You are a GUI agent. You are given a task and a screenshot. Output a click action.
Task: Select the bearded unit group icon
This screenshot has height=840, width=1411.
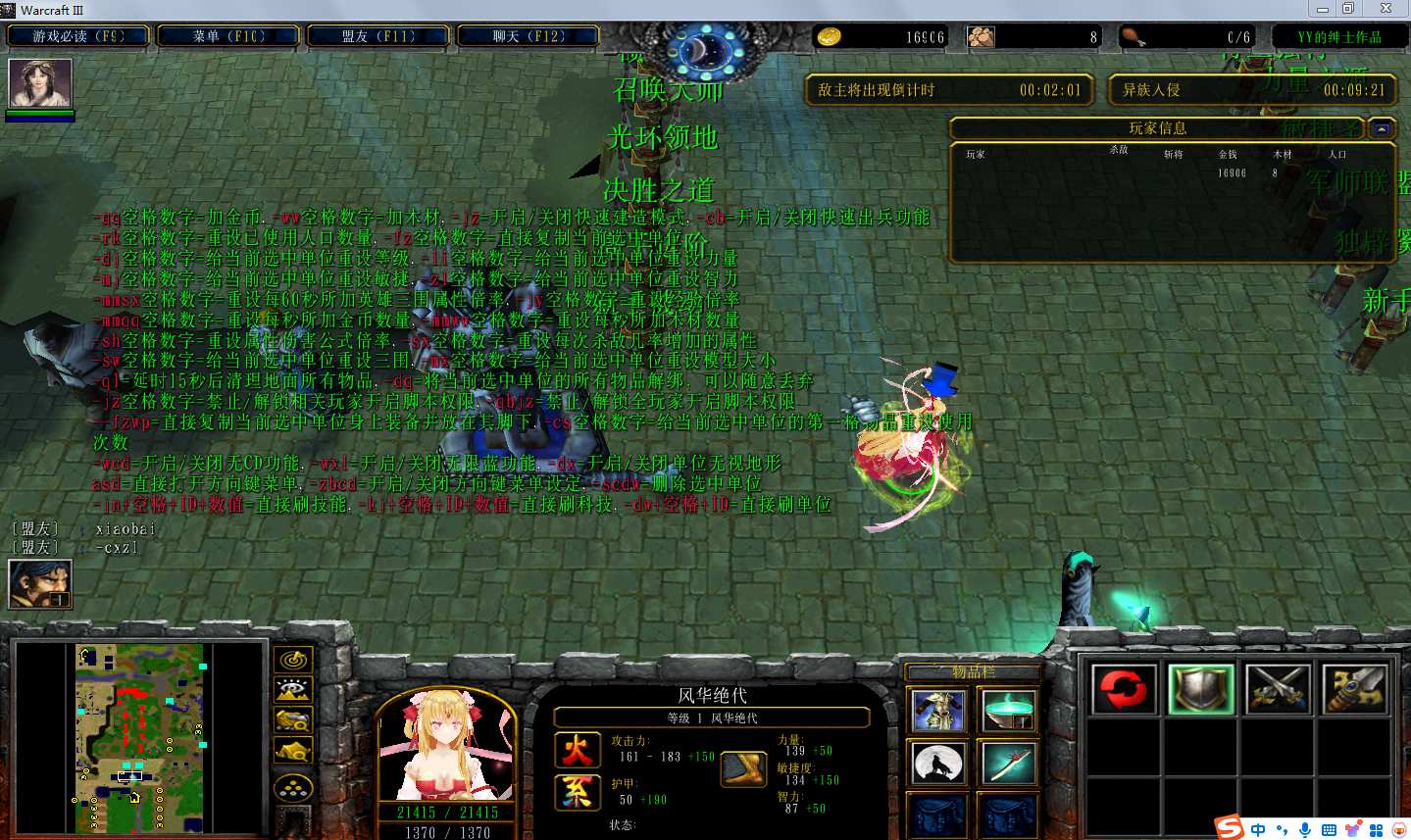40,583
